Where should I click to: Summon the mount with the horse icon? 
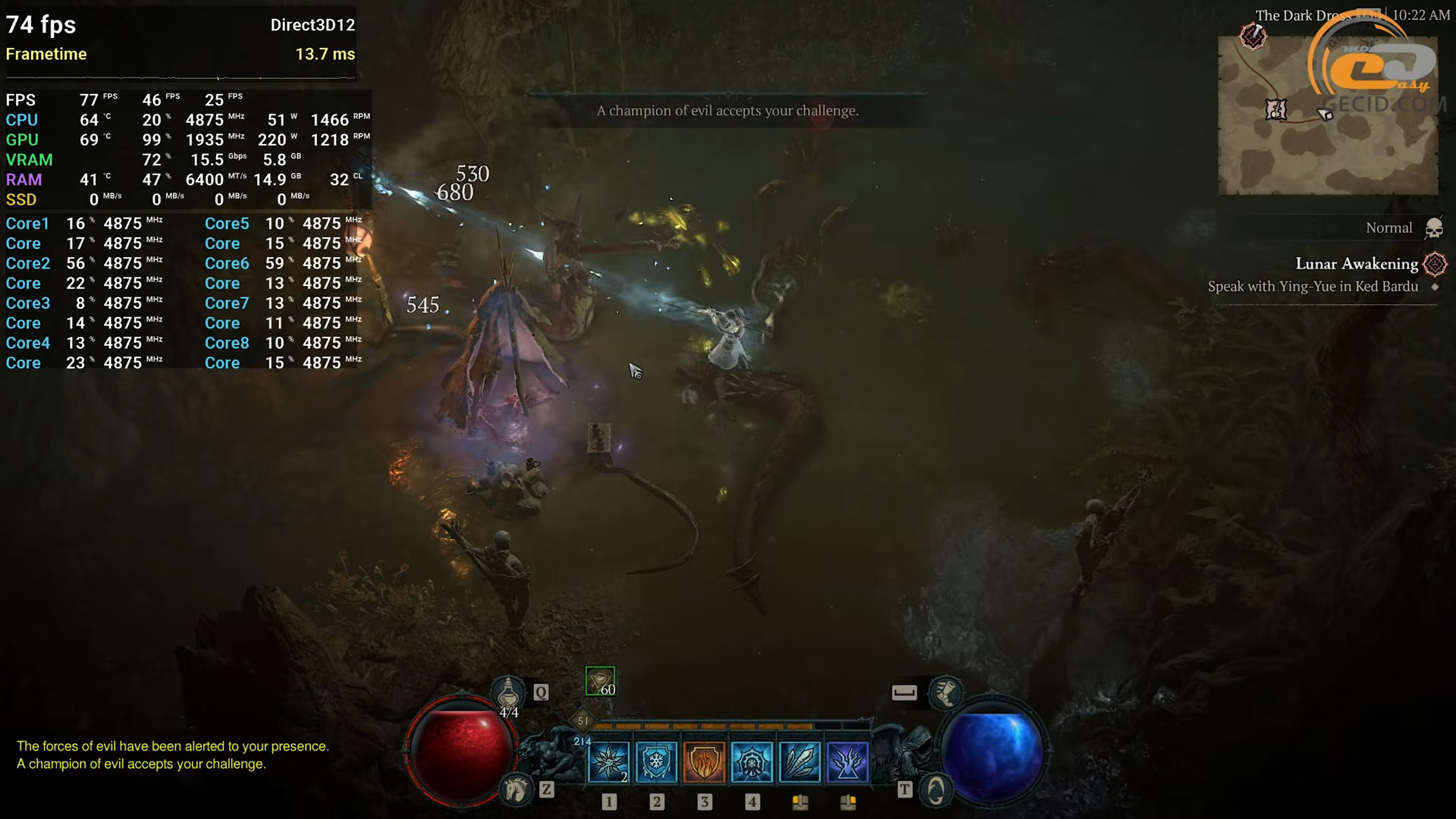tap(516, 790)
